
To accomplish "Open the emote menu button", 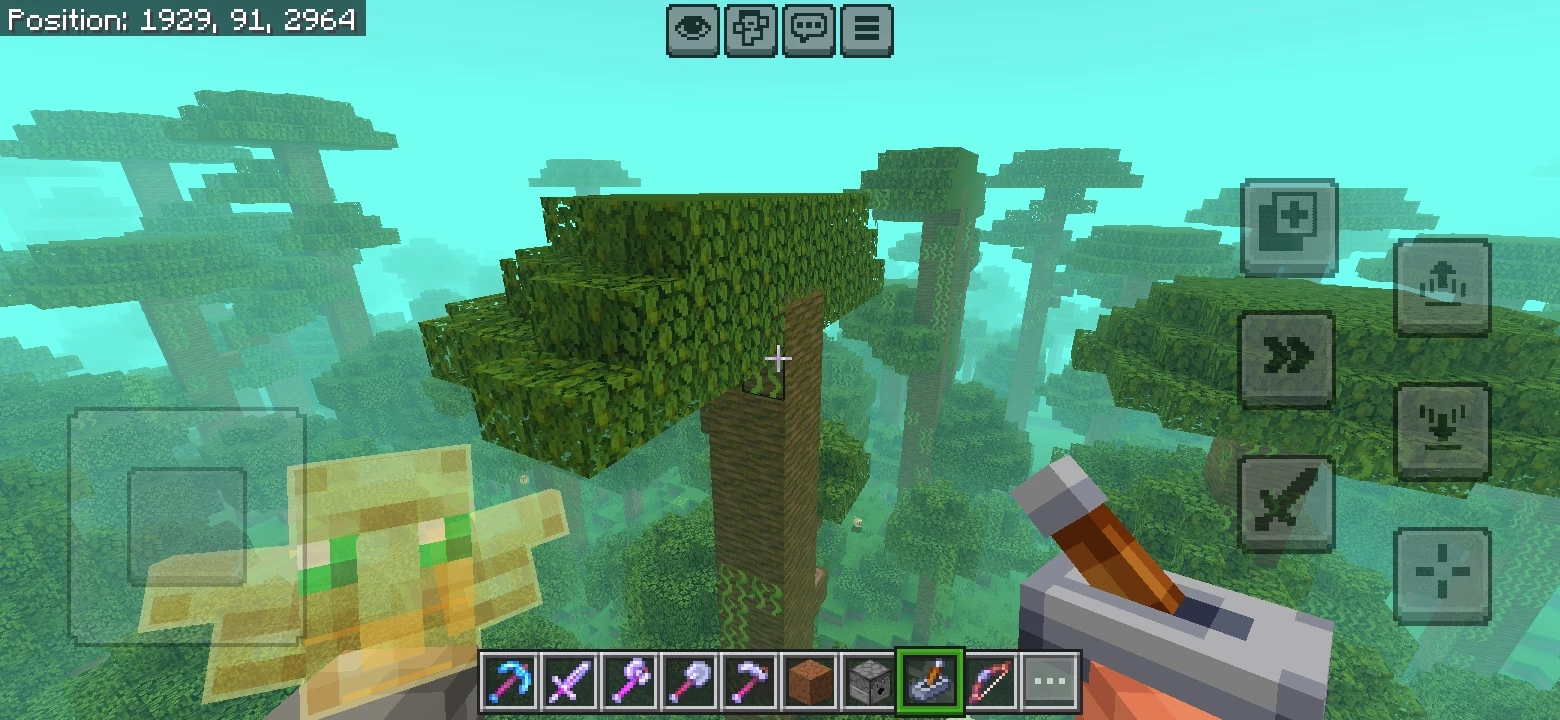I will (x=751, y=30).
